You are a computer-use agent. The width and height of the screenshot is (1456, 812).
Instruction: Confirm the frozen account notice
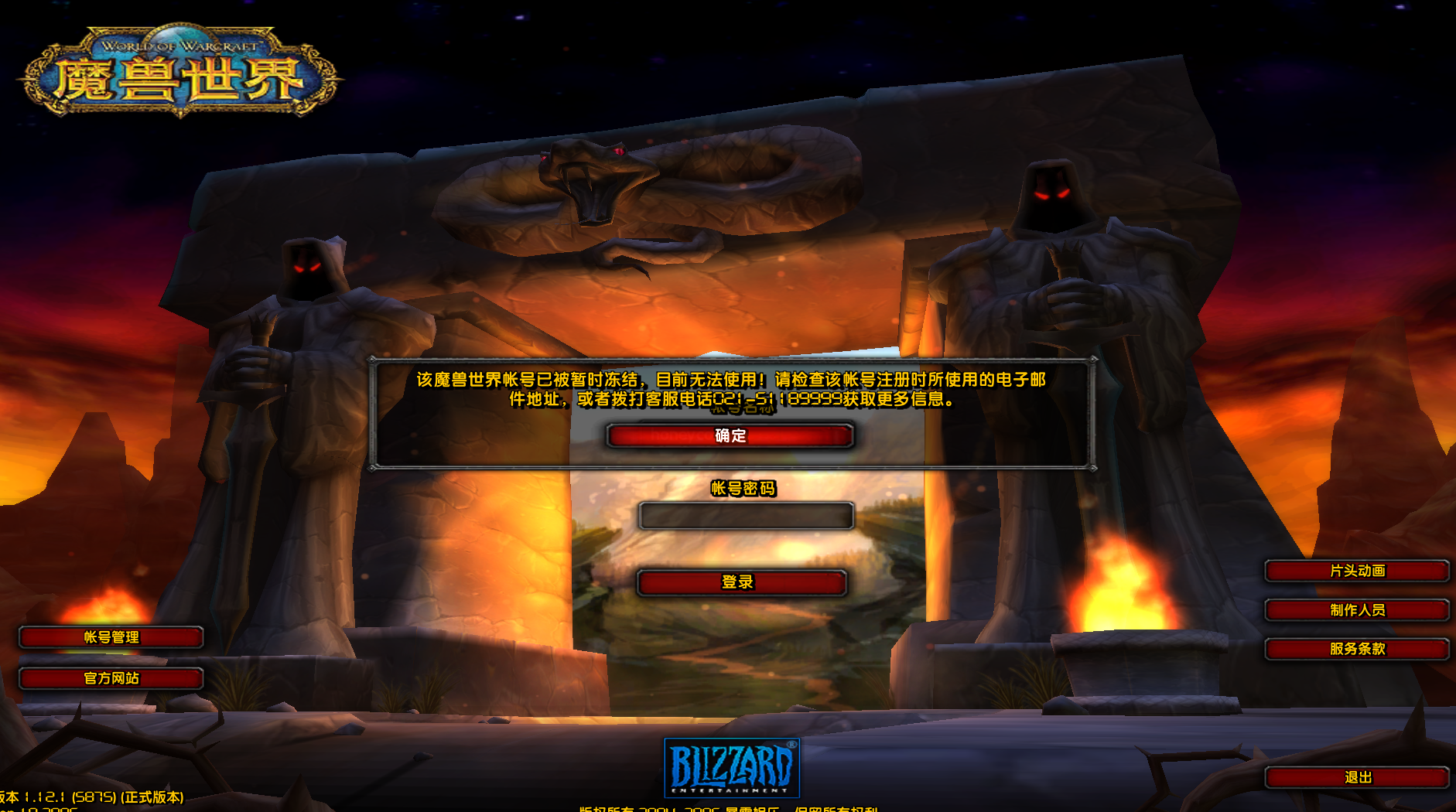coord(730,435)
